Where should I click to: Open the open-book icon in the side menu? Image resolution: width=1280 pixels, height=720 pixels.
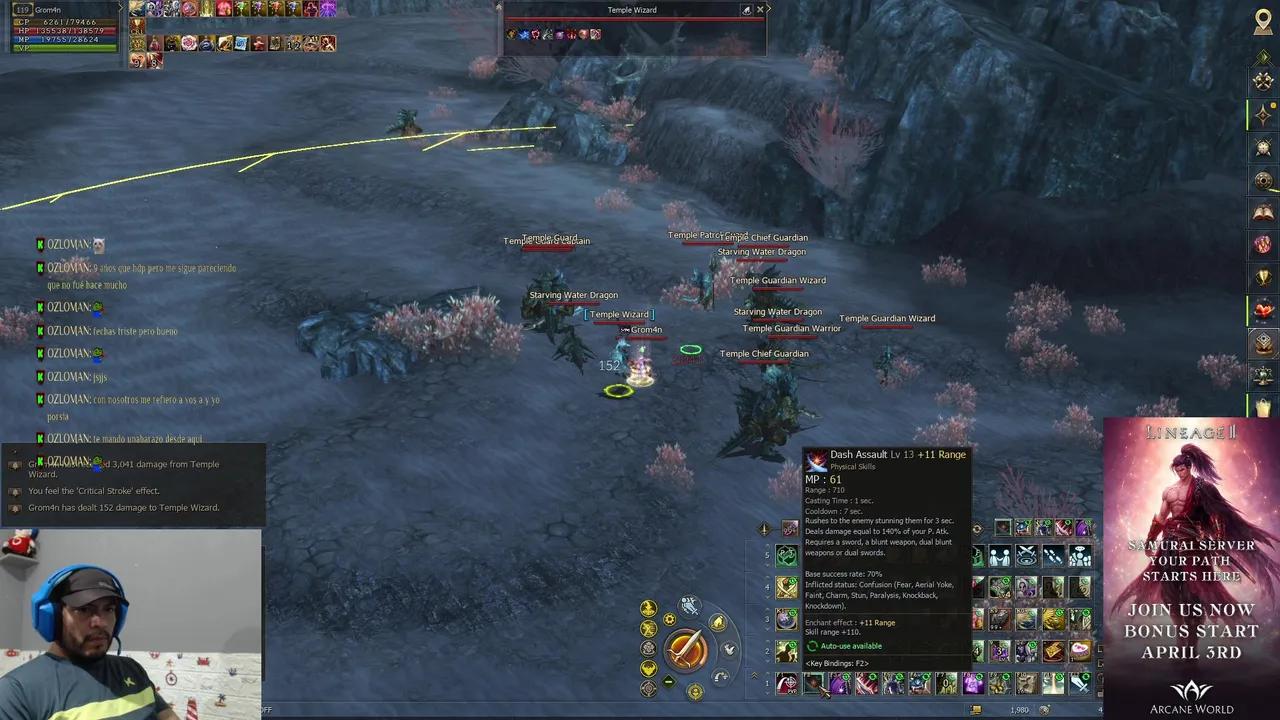tap(1263, 212)
